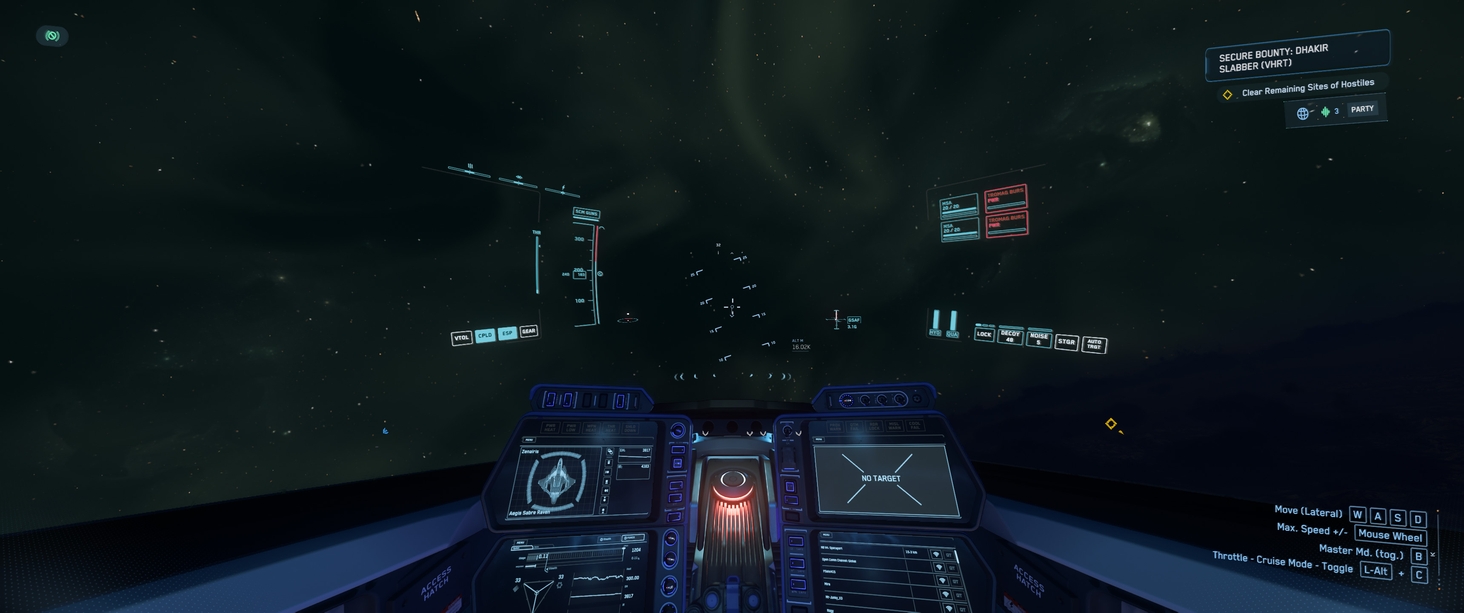Select the Clear Remaining Sites objective

click(x=1308, y=90)
